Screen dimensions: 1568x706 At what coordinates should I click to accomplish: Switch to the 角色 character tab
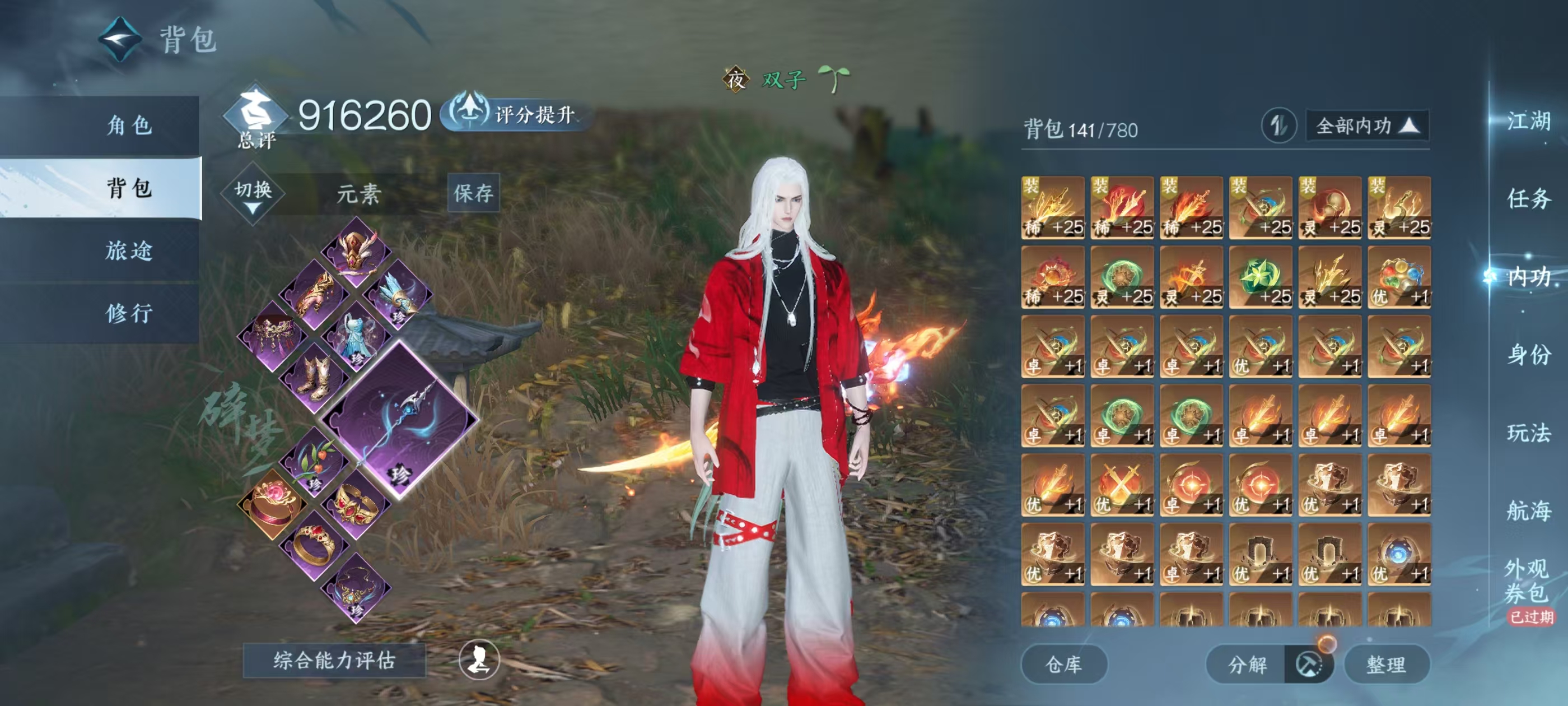[129, 126]
